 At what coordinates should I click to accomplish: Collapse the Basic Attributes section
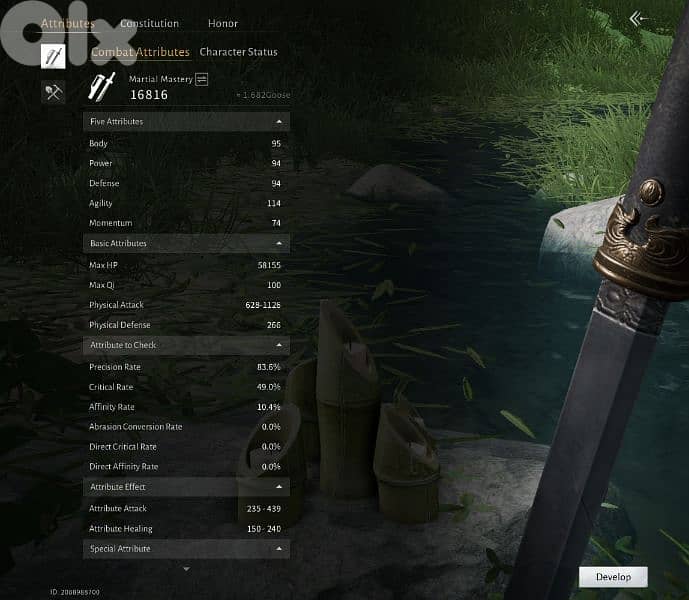278,244
